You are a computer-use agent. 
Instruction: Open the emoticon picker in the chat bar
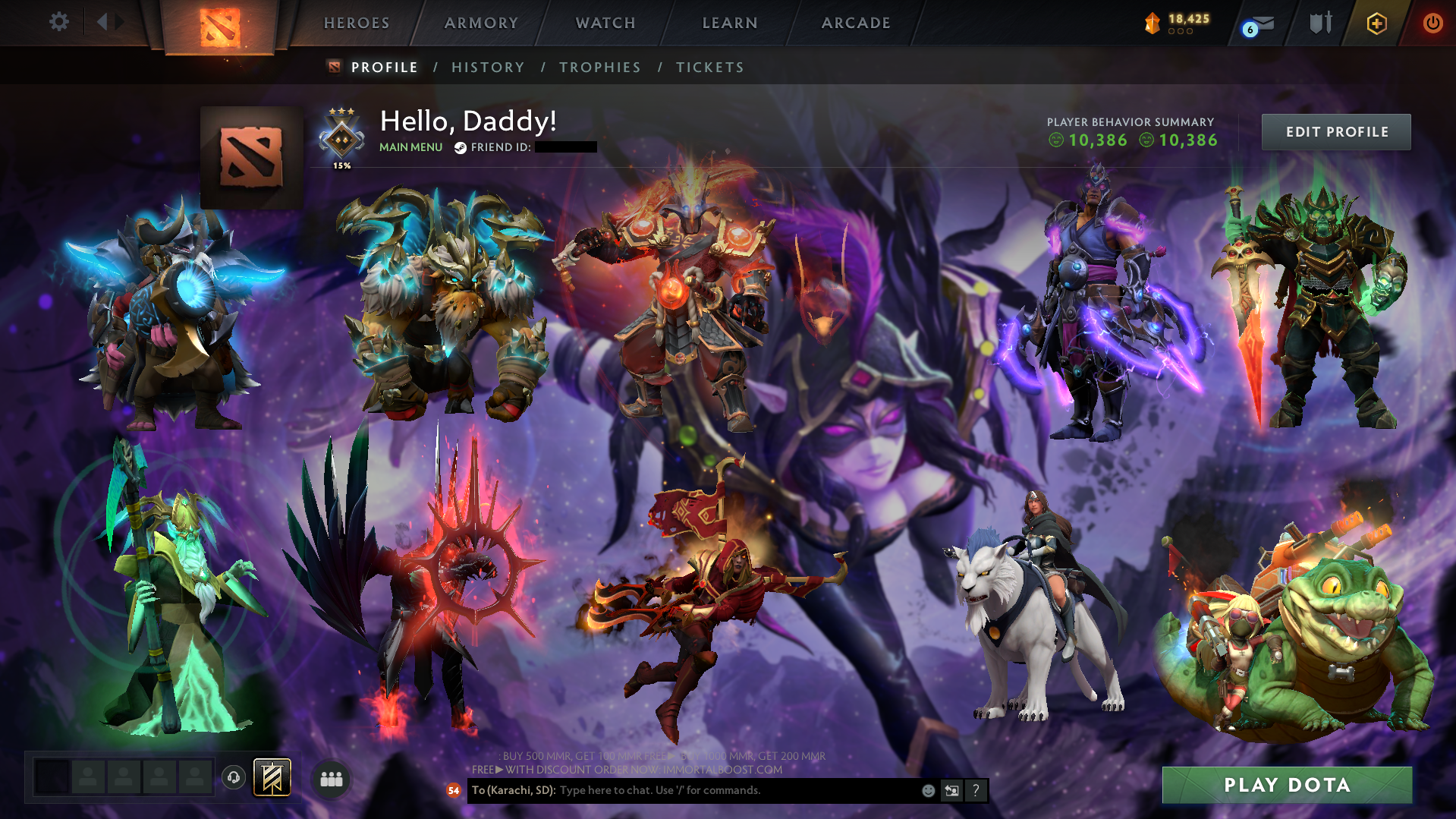tap(927, 790)
